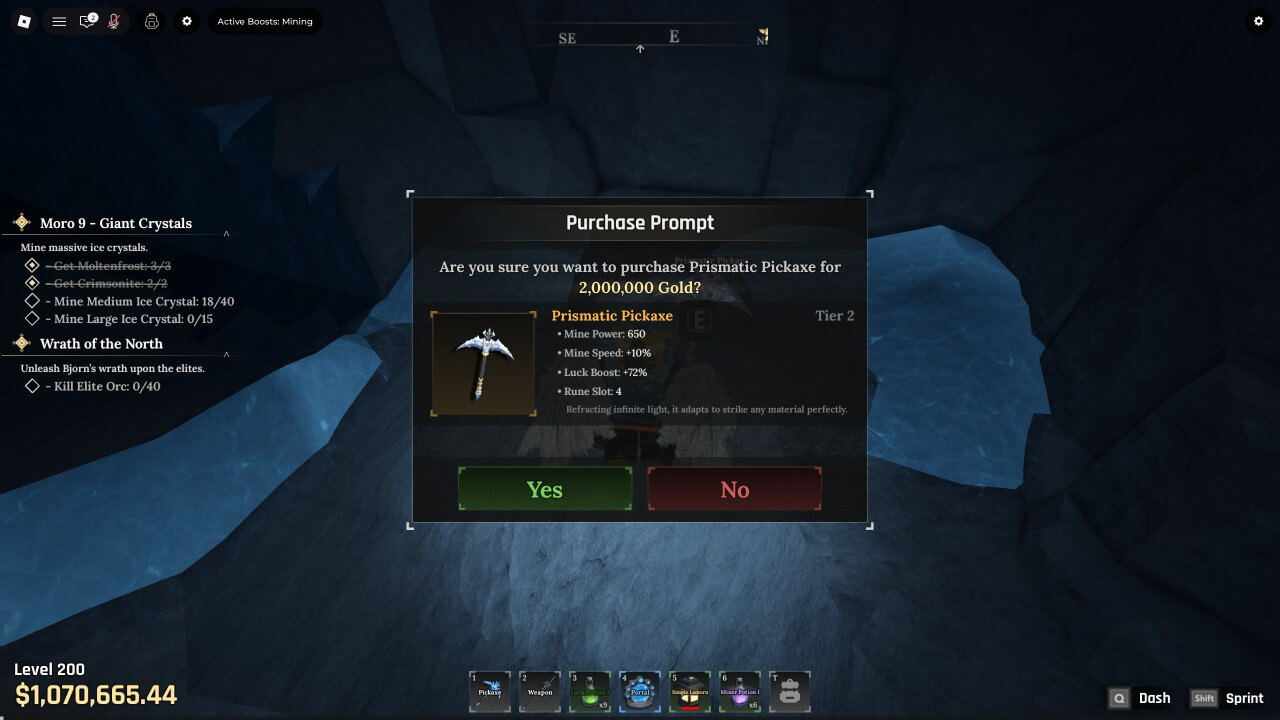Show the Active Boosts: Mining details

(x=265, y=21)
